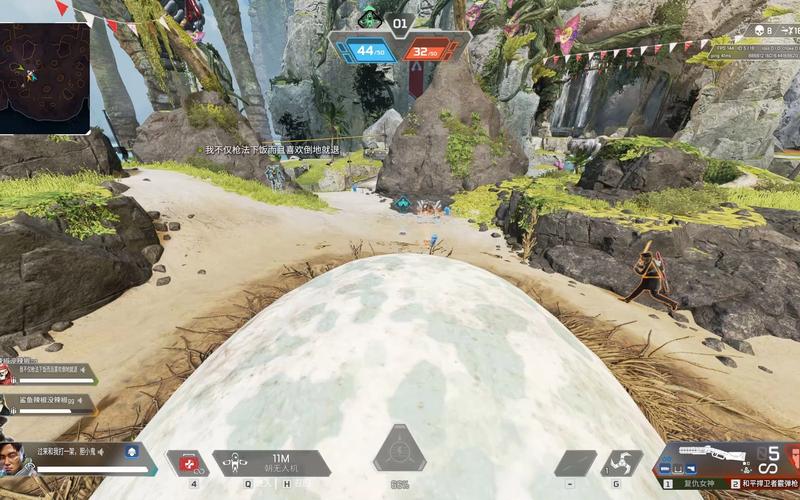Open the minimap
This screenshot has width=800, height=500.
click(45, 78)
